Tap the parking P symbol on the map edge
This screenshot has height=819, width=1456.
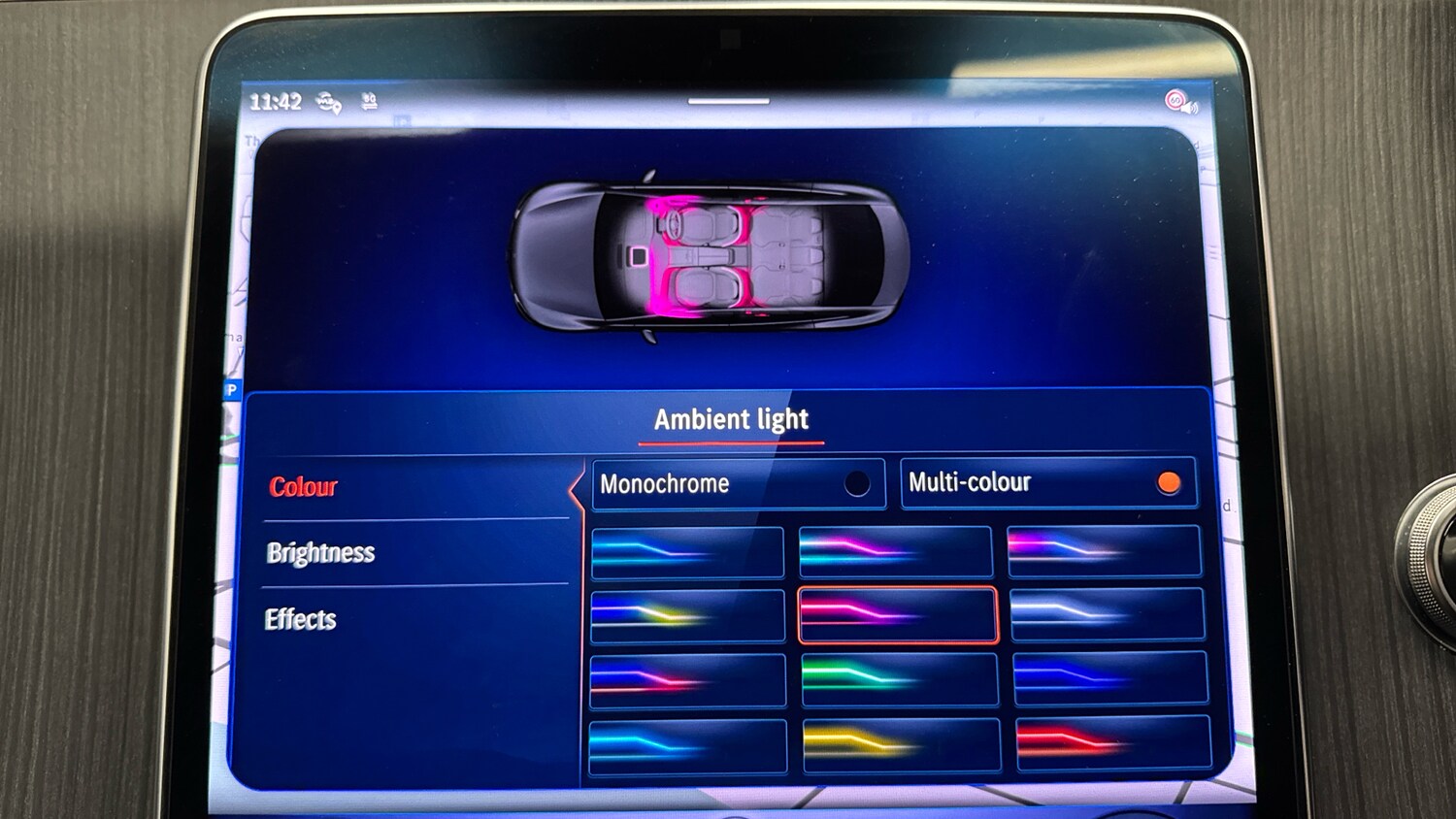point(233,389)
